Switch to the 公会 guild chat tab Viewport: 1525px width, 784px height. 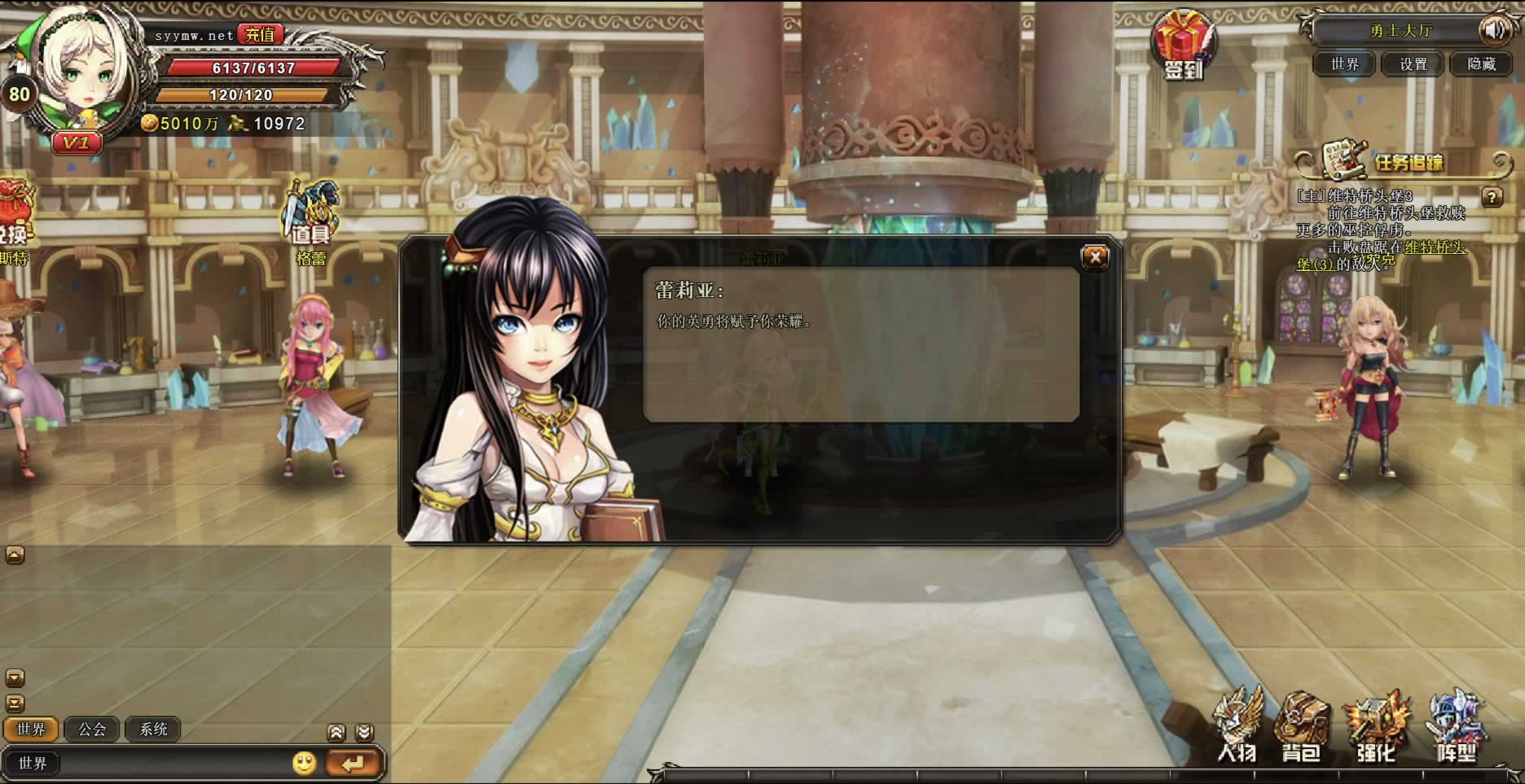pyautogui.click(x=92, y=729)
